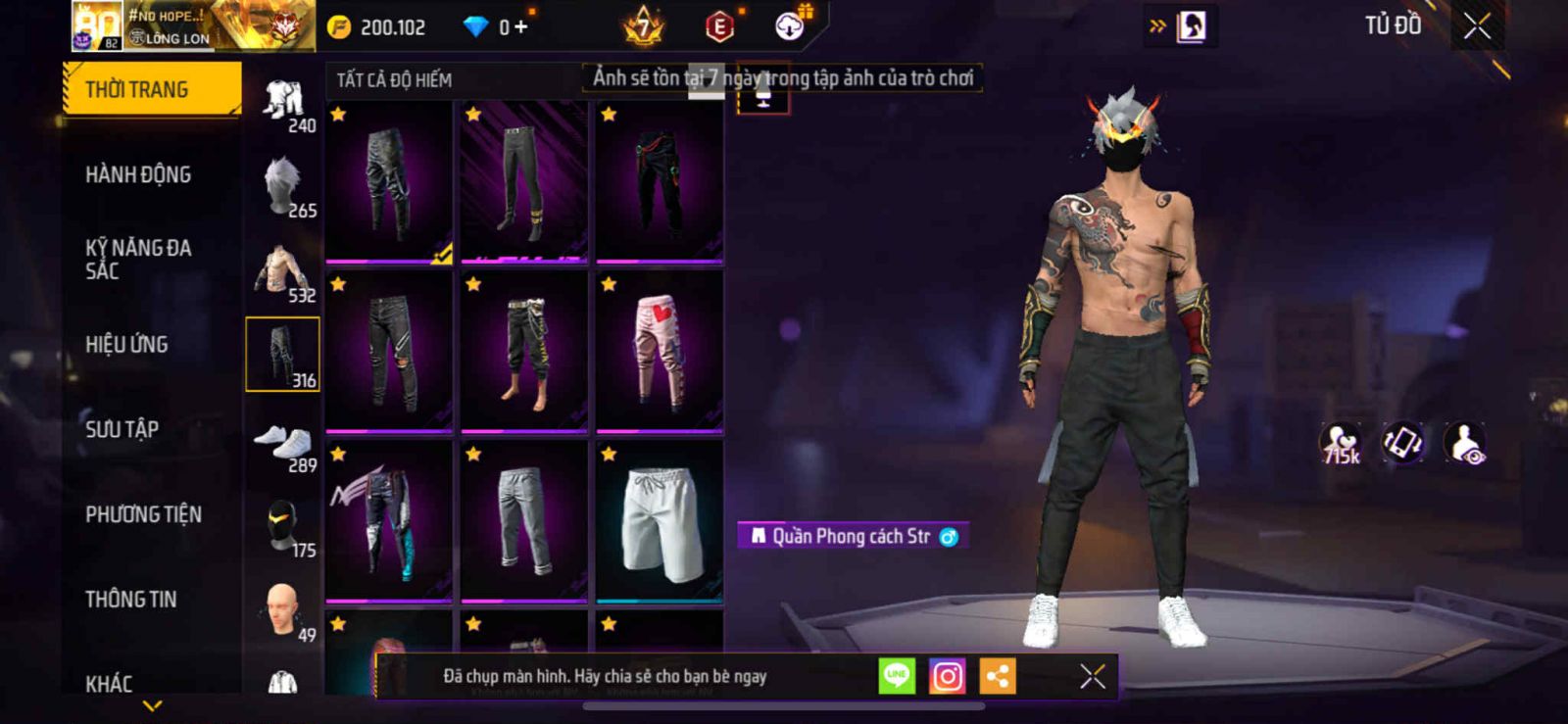Choose the tattooed torso tops category
This screenshot has height=724, width=1568.
283,271
